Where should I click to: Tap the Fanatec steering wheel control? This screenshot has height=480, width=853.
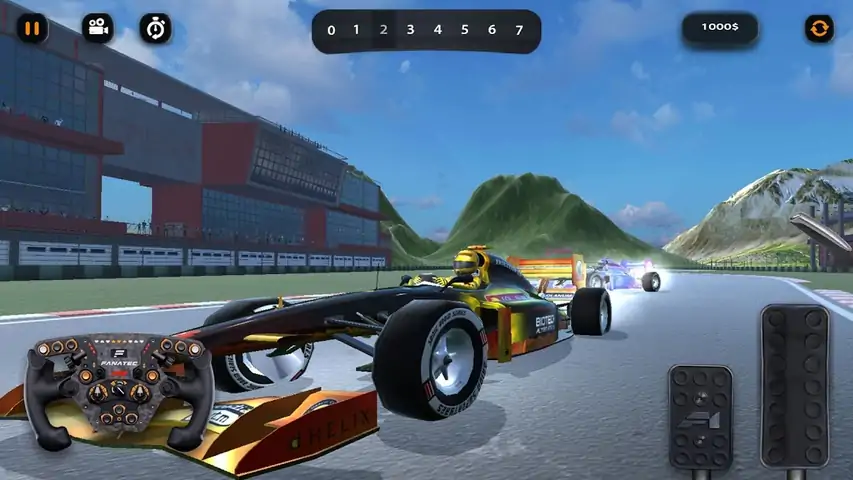pyautogui.click(x=119, y=390)
